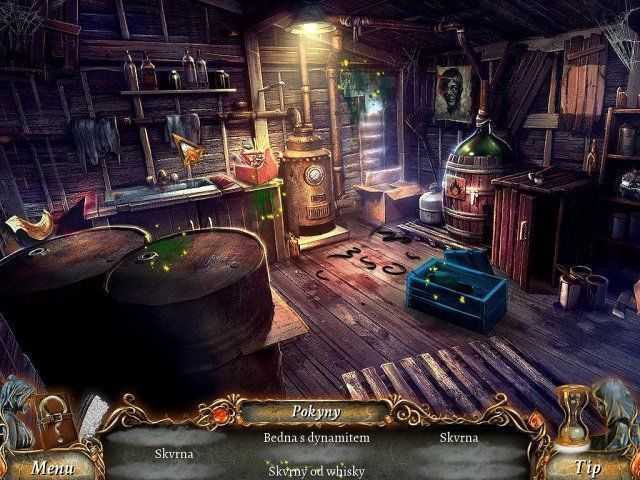Open the Pokyny instructions panel
Viewport: 640px width, 480px height.
pyautogui.click(x=316, y=411)
